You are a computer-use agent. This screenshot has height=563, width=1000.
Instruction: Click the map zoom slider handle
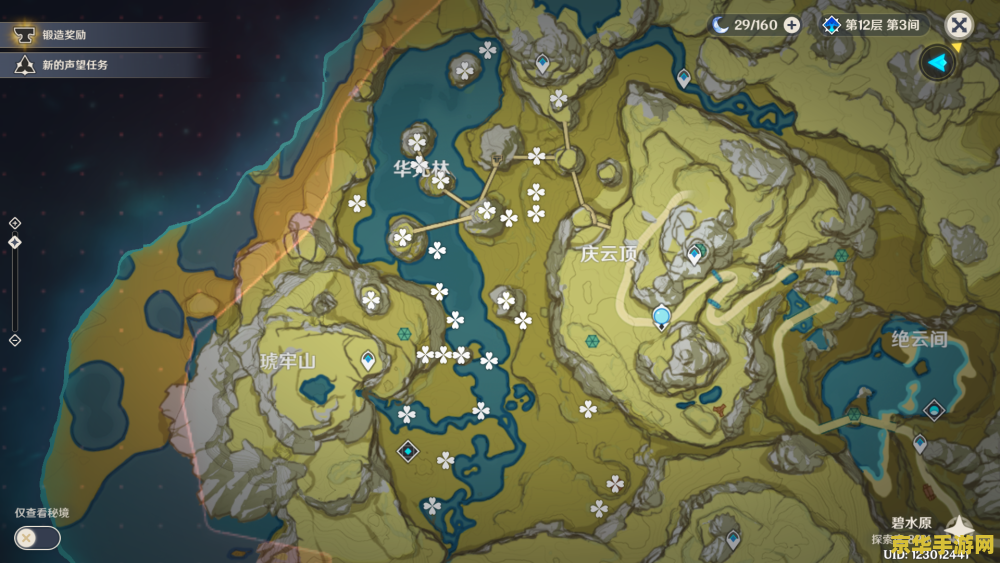click(15, 242)
